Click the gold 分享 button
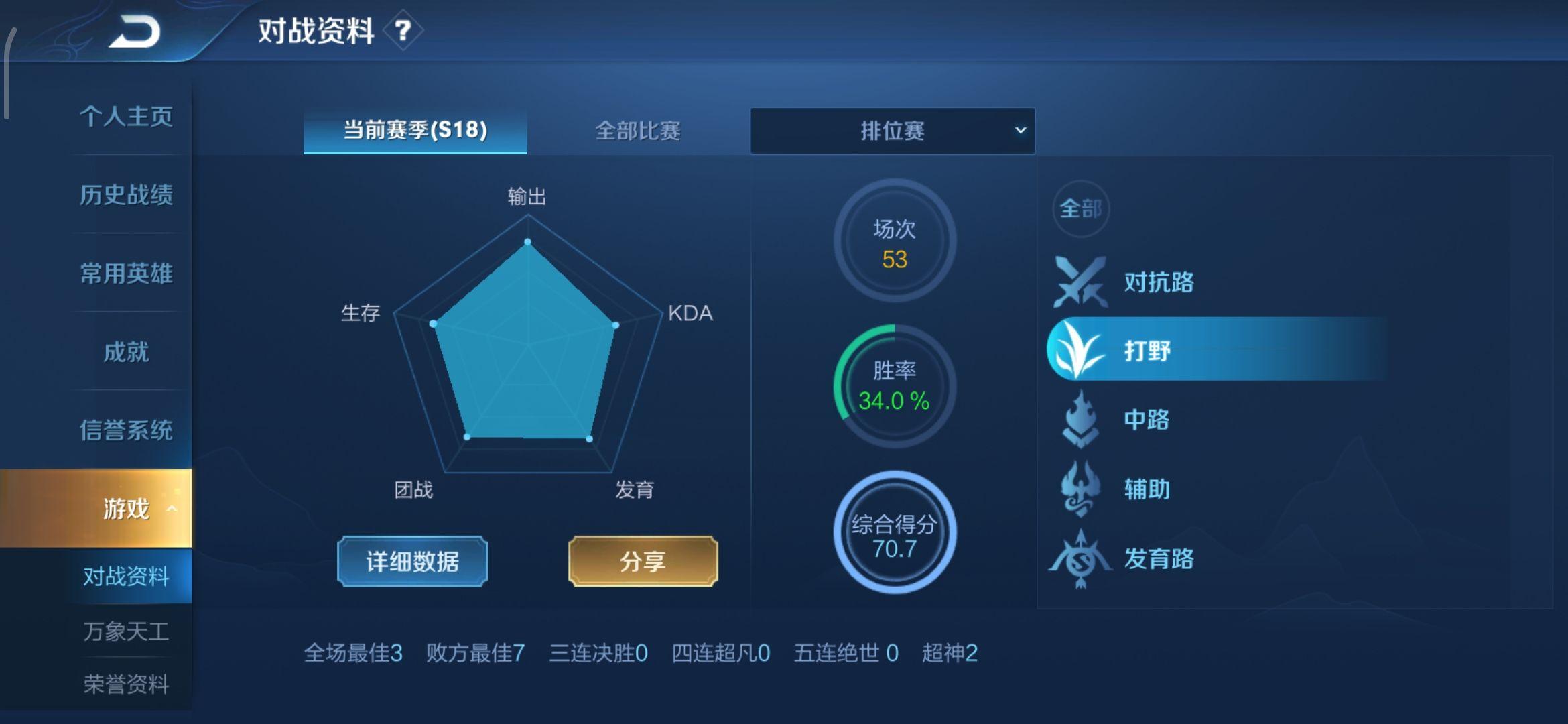This screenshot has width=1568, height=724. click(x=643, y=561)
